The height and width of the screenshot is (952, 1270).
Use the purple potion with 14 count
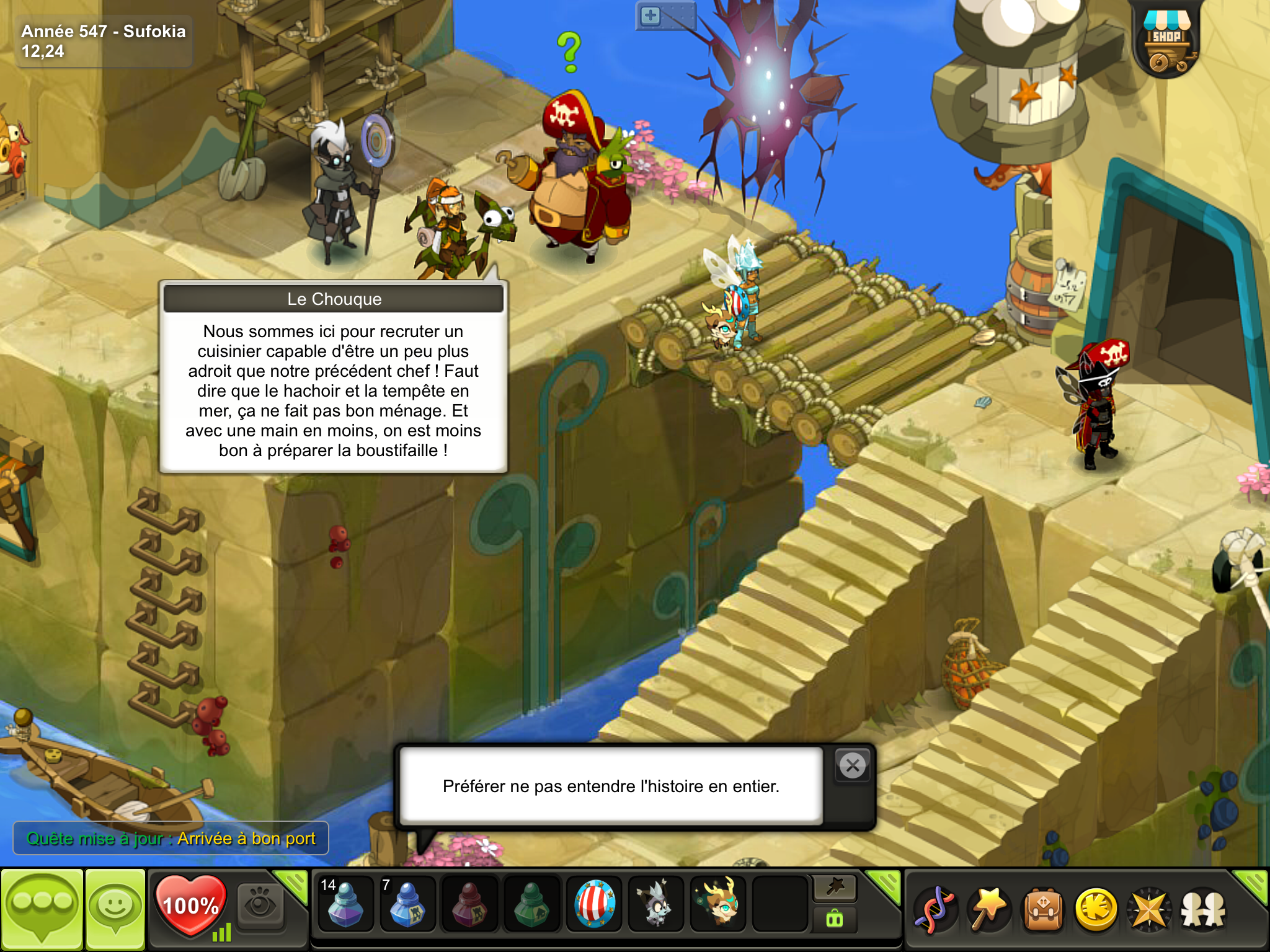345,905
